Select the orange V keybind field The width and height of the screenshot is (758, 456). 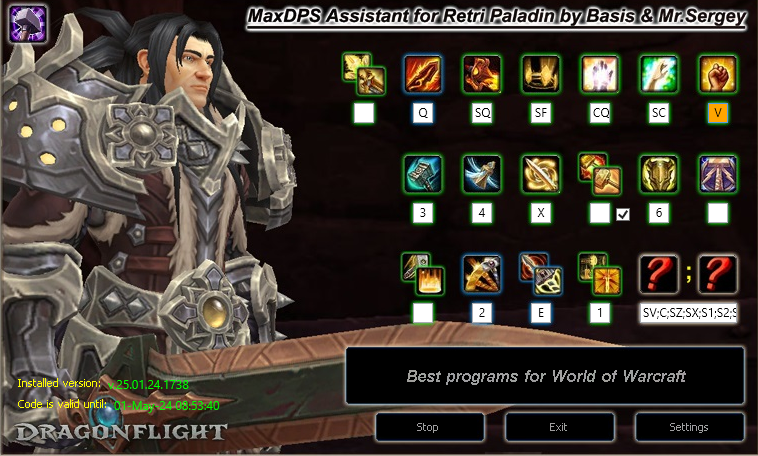point(718,113)
